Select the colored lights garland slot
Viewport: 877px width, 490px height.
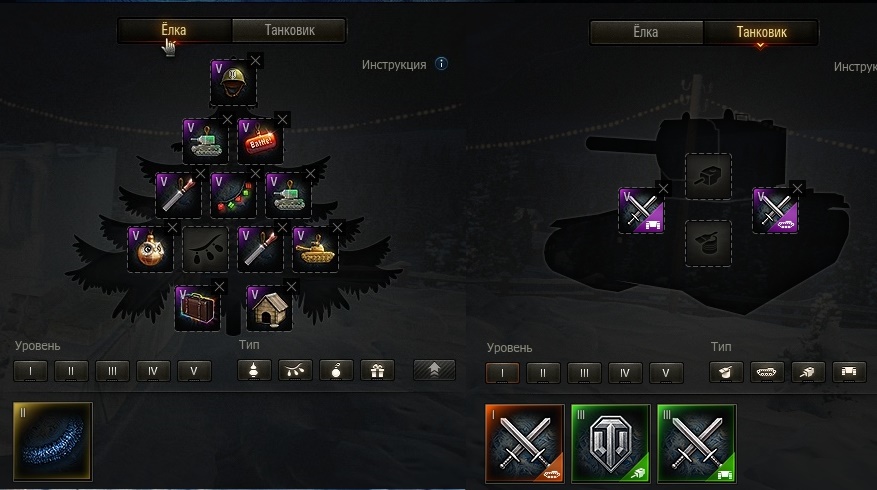point(233,194)
